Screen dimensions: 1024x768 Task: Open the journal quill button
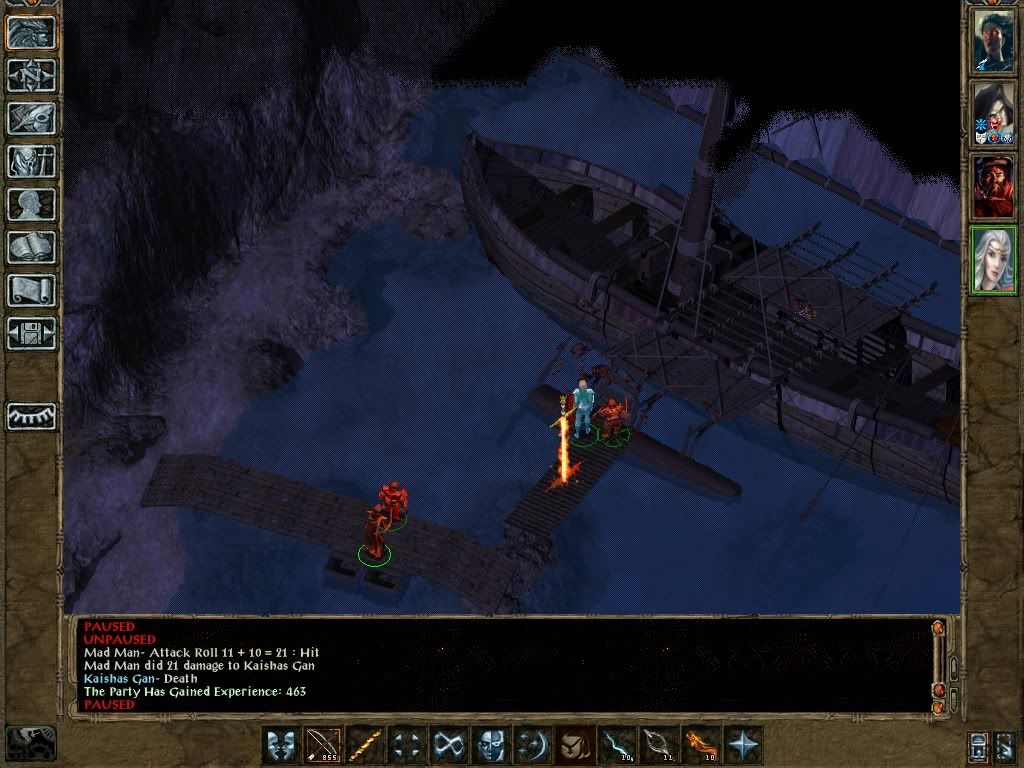coord(32,118)
